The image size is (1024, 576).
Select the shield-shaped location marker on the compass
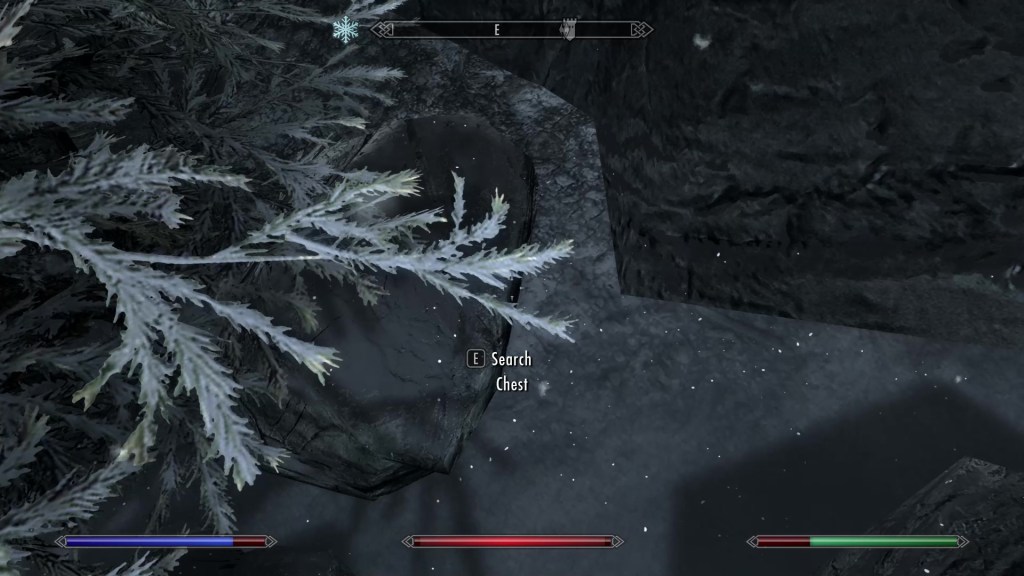click(x=567, y=30)
